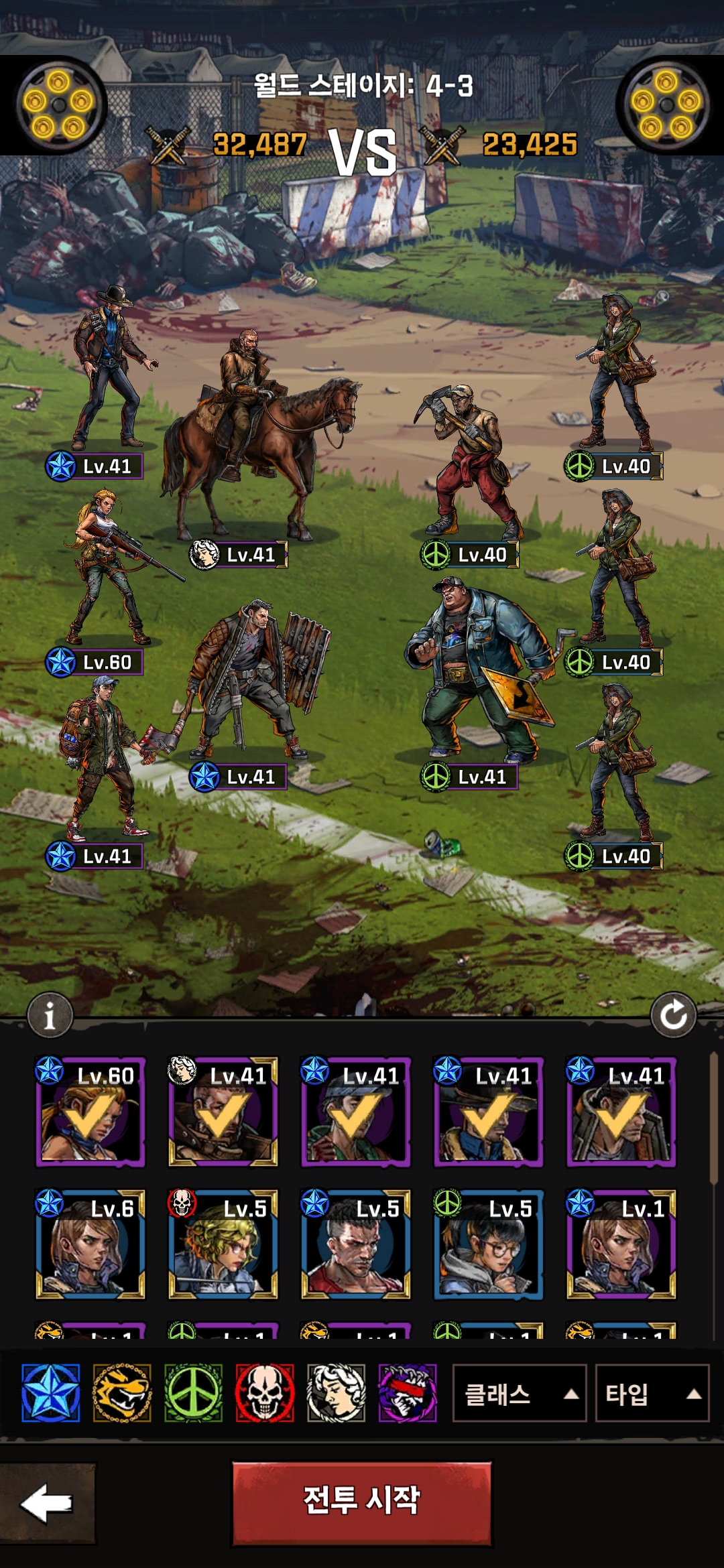Deselect the Lv.60 blonde hero portrait
This screenshot has height=1568, width=724.
(x=90, y=1112)
